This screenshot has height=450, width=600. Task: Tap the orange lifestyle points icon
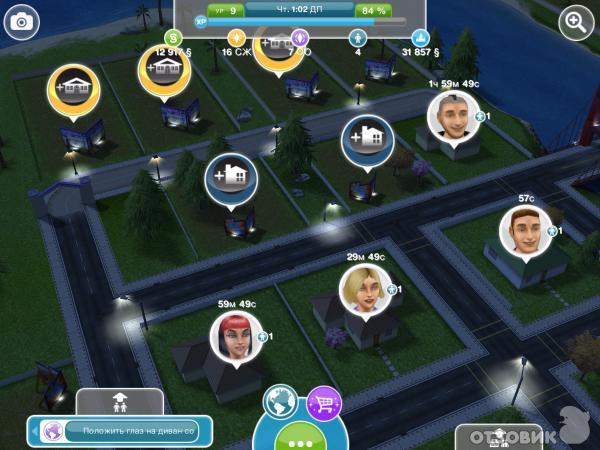pos(238,38)
